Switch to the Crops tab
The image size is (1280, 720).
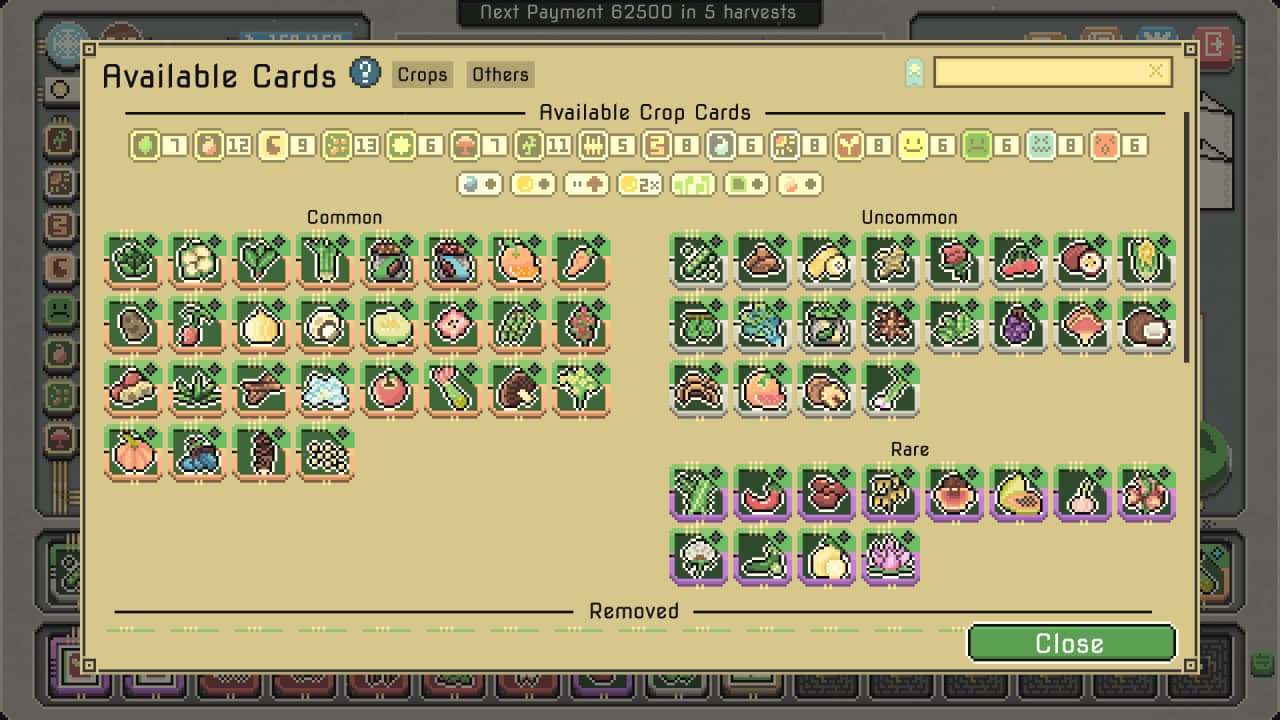[422, 75]
